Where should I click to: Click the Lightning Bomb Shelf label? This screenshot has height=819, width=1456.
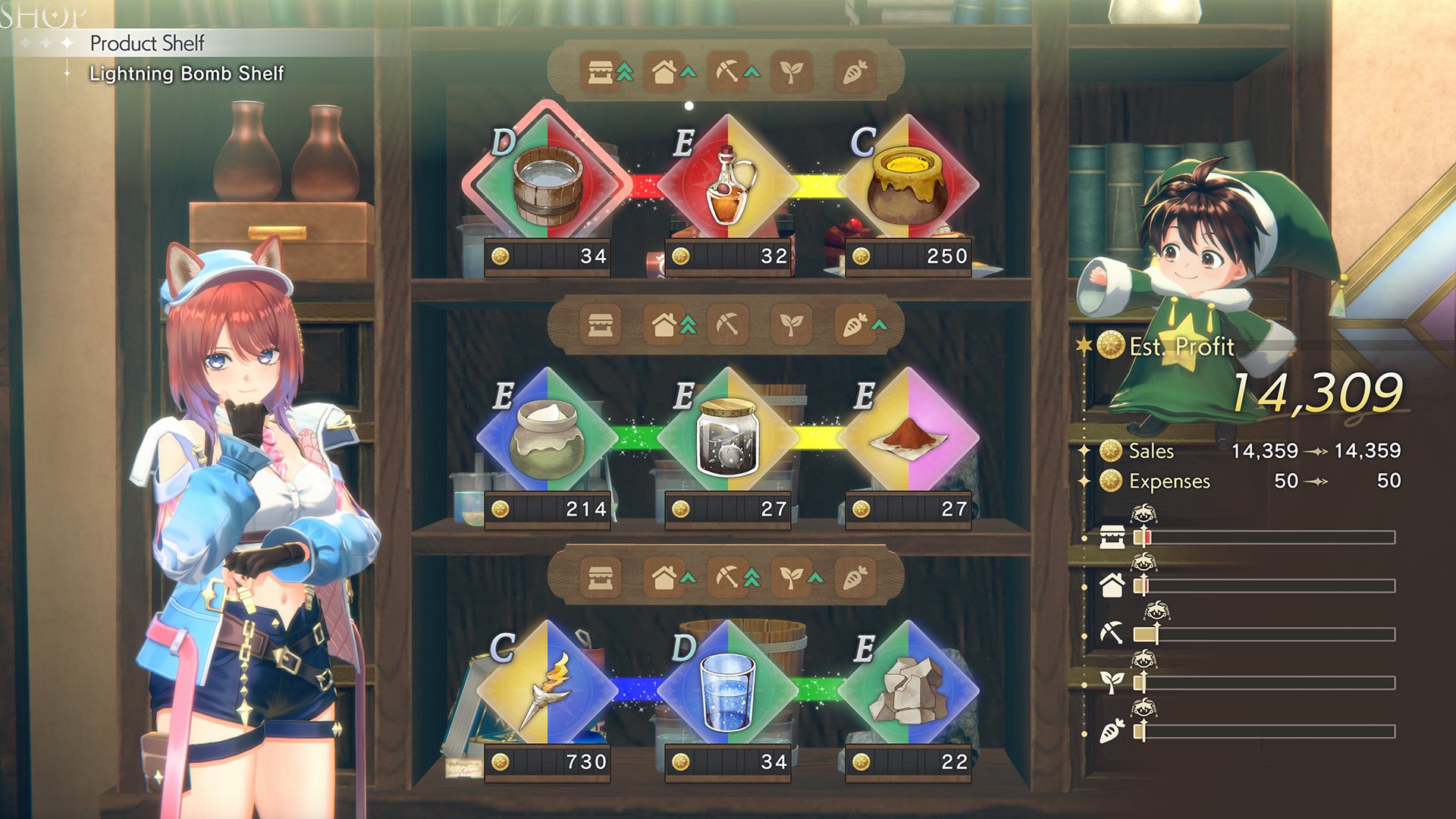pos(186,74)
